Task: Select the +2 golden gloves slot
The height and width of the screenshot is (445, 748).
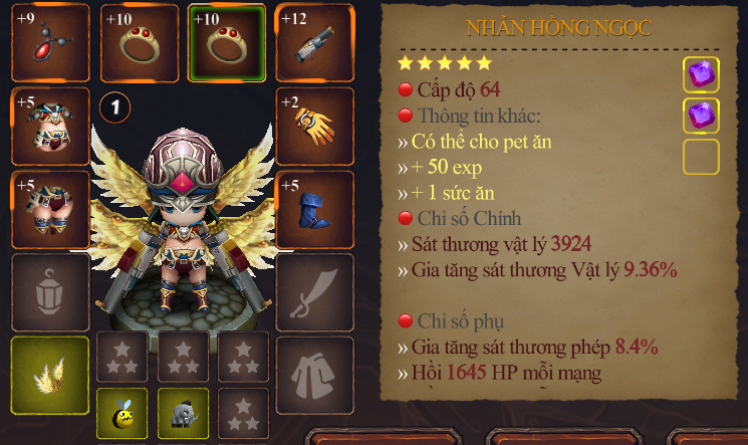Action: (314, 126)
